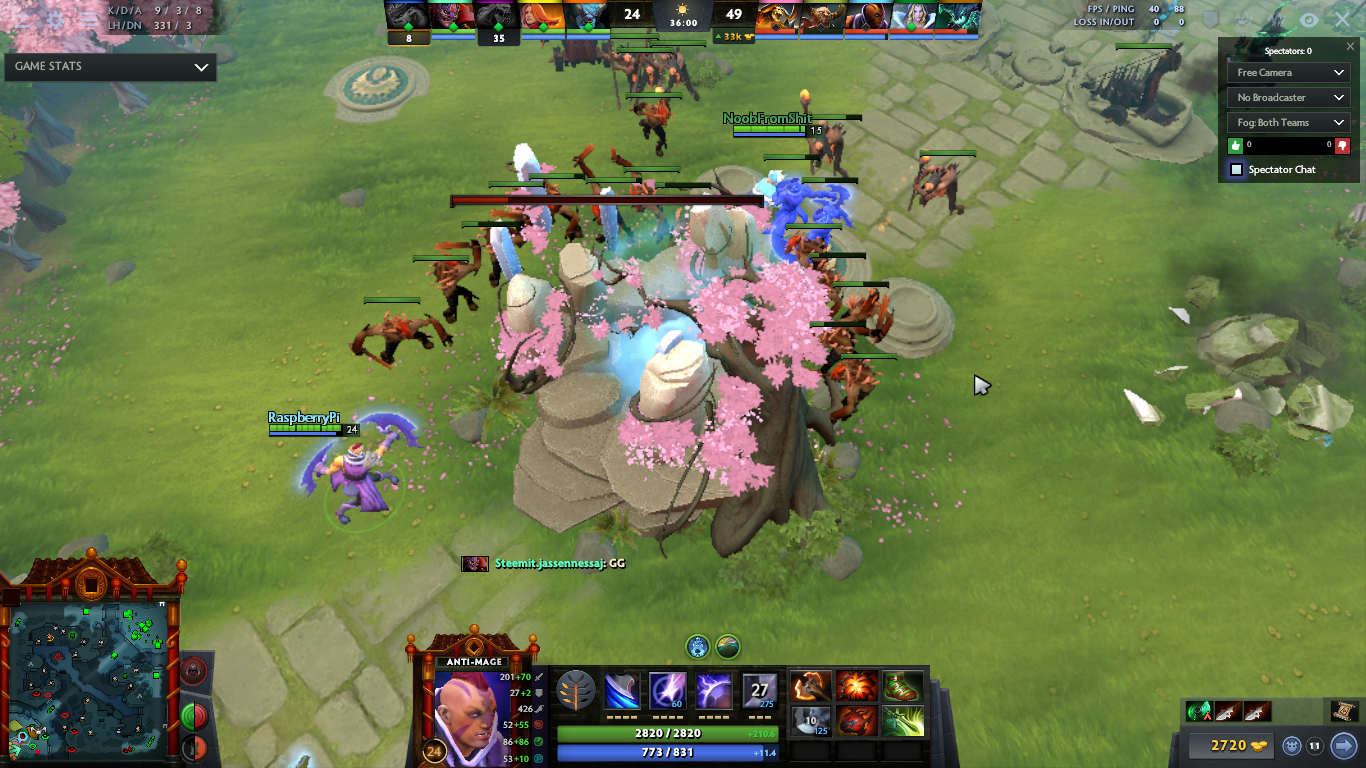Select the Town Portal Scroll slot
Image resolution: width=1366 pixels, height=768 pixels.
(1343, 711)
